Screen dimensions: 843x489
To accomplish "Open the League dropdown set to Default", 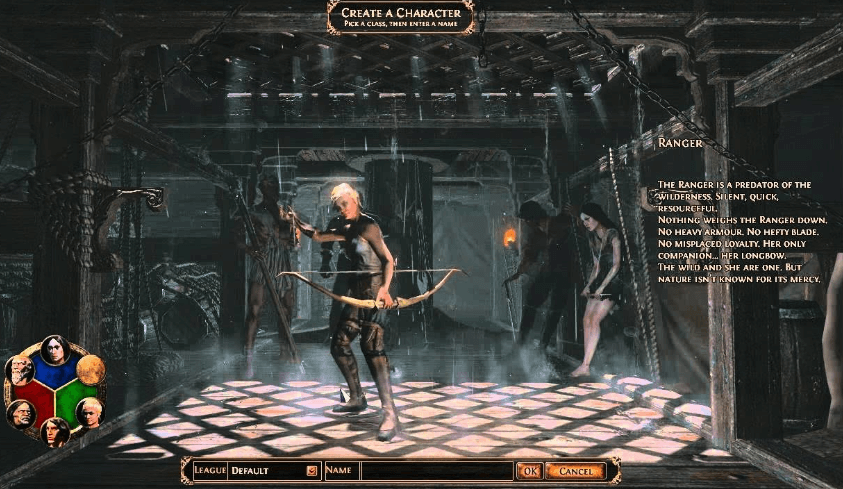I will point(312,470).
